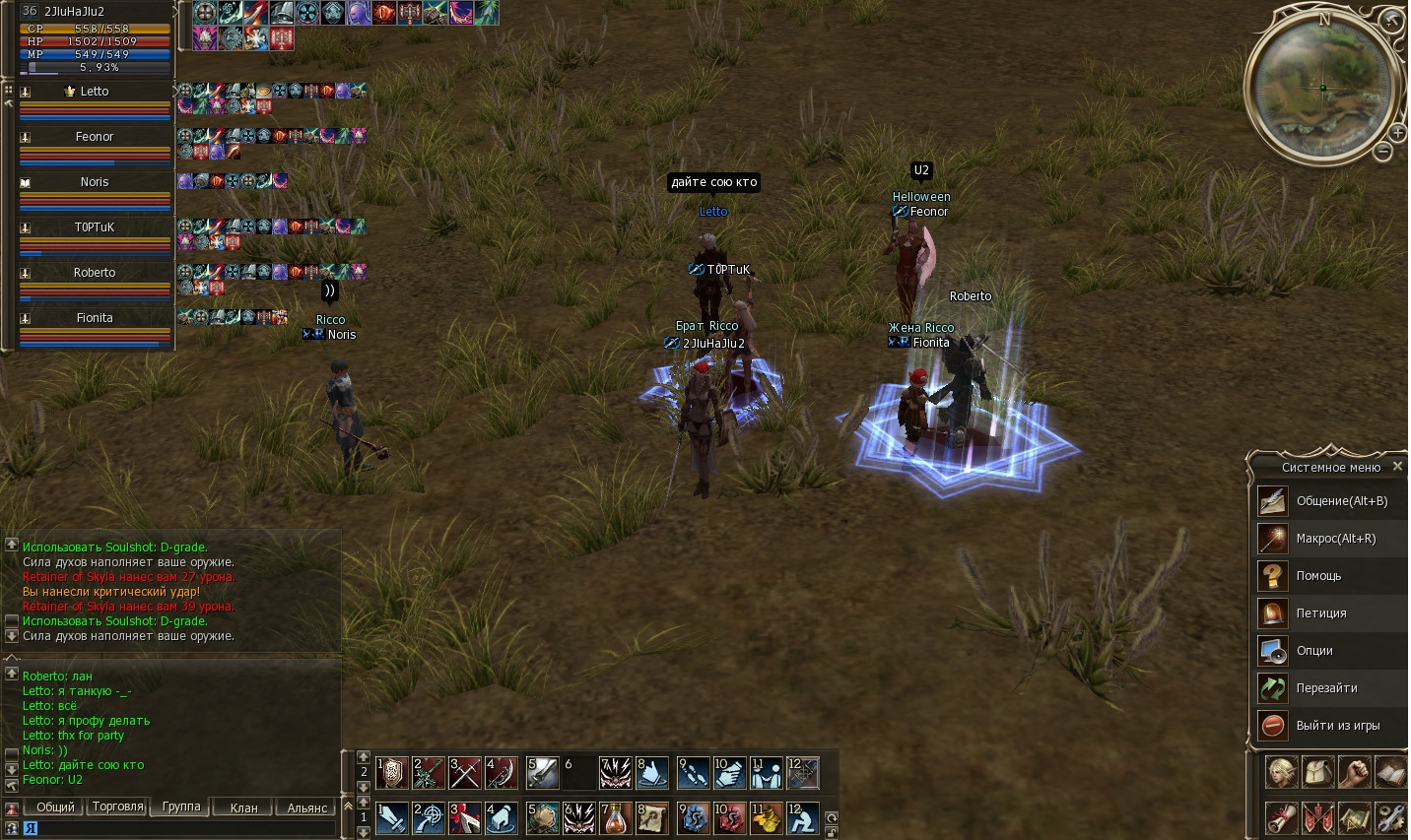Choose Перезайти to restart
1411x840 pixels.
1326,688
